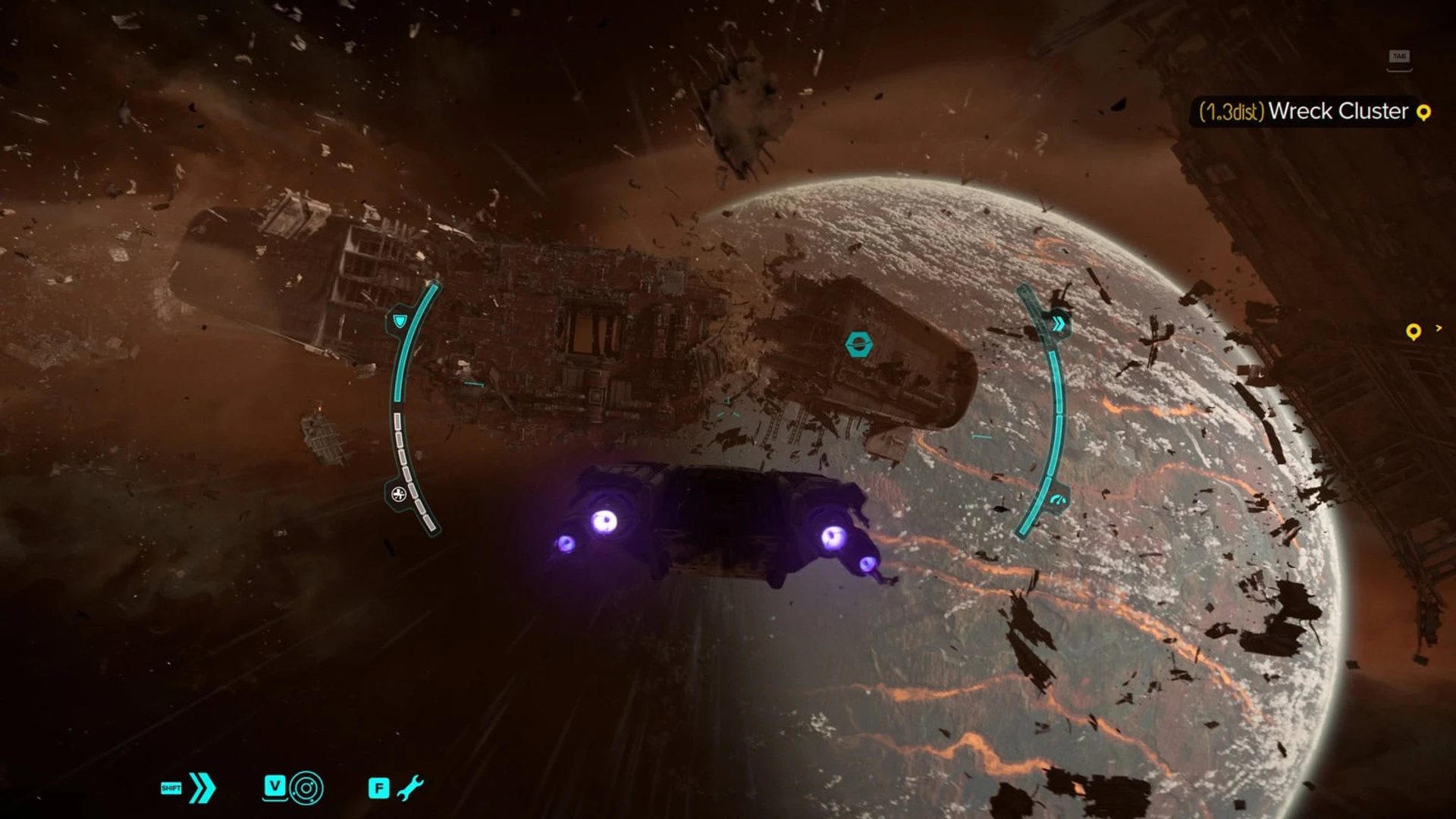Activate the boost double-chevron icon
The height and width of the screenshot is (819, 1456).
click(202, 788)
